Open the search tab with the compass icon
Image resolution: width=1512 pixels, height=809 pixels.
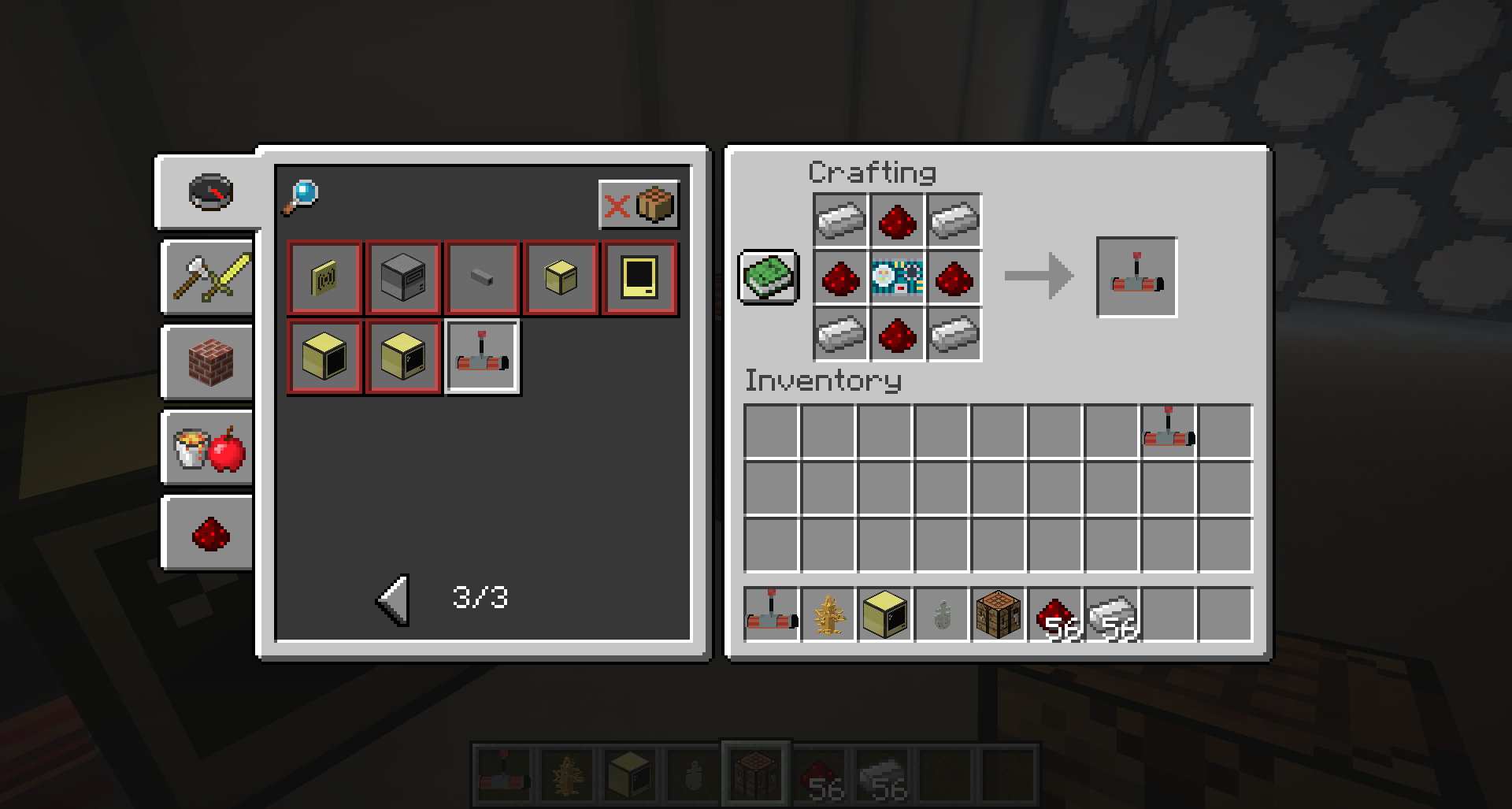209,191
